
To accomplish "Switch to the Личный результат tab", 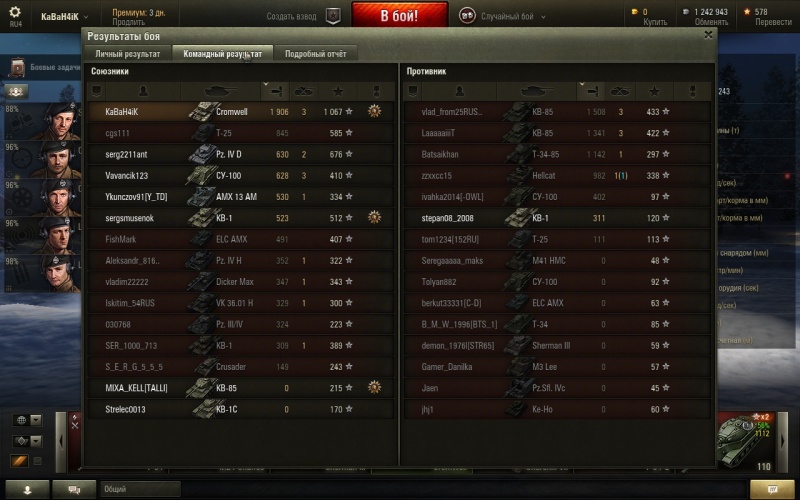I will (x=126, y=54).
